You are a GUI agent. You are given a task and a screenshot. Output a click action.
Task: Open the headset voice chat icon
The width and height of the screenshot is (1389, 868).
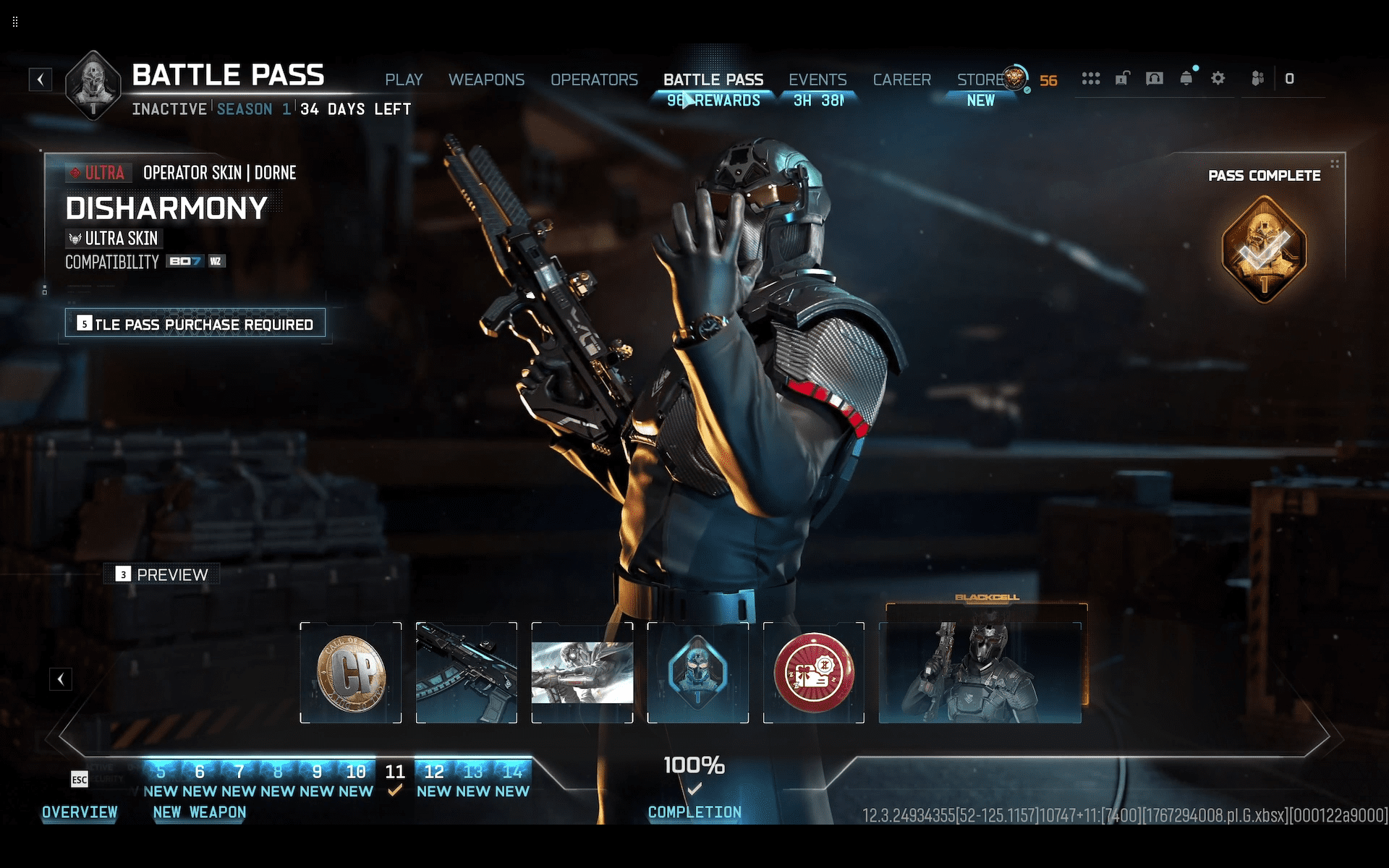click(1155, 78)
